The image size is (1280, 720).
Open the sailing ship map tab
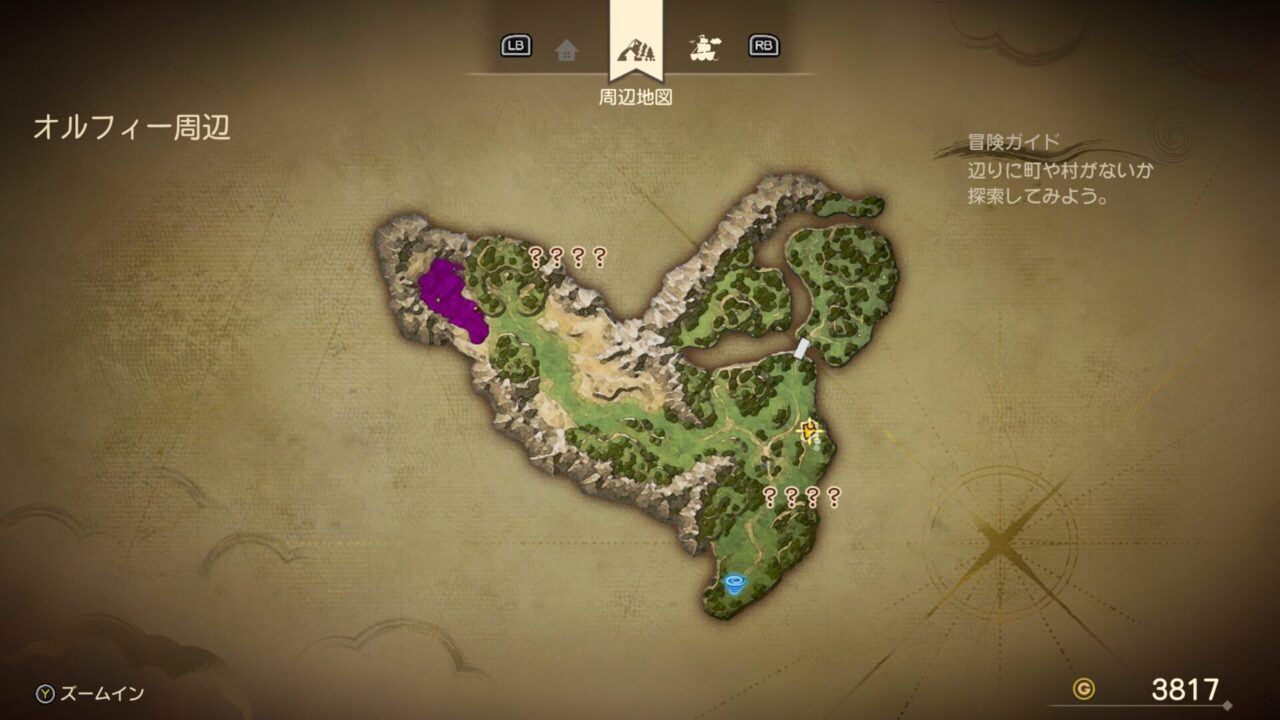706,47
